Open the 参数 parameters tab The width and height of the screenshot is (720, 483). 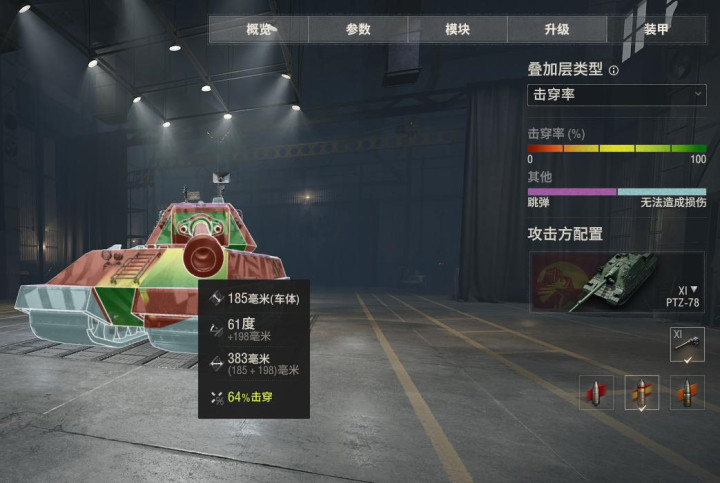(358, 29)
